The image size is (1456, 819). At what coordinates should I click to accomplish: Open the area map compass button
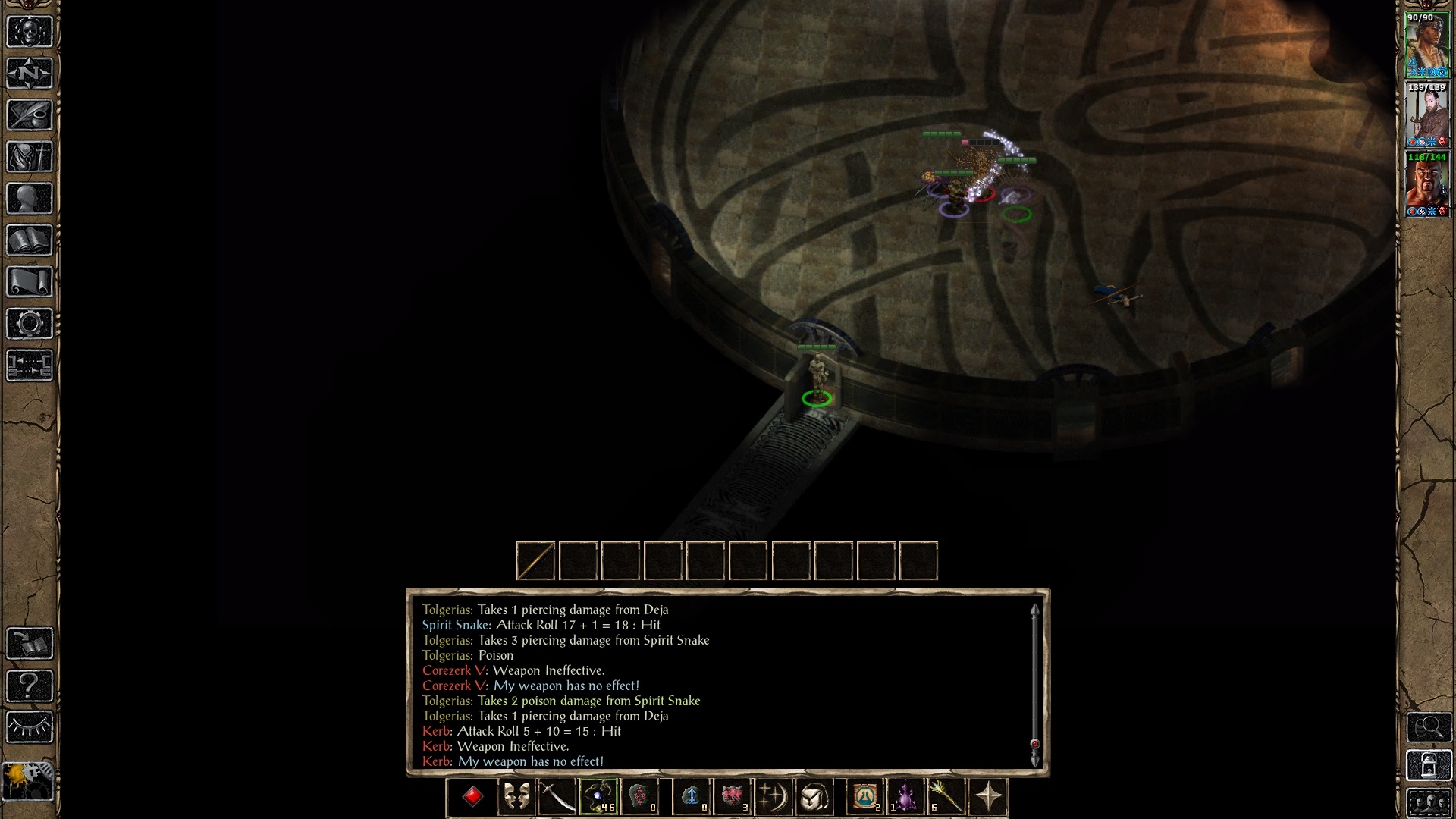30,74
